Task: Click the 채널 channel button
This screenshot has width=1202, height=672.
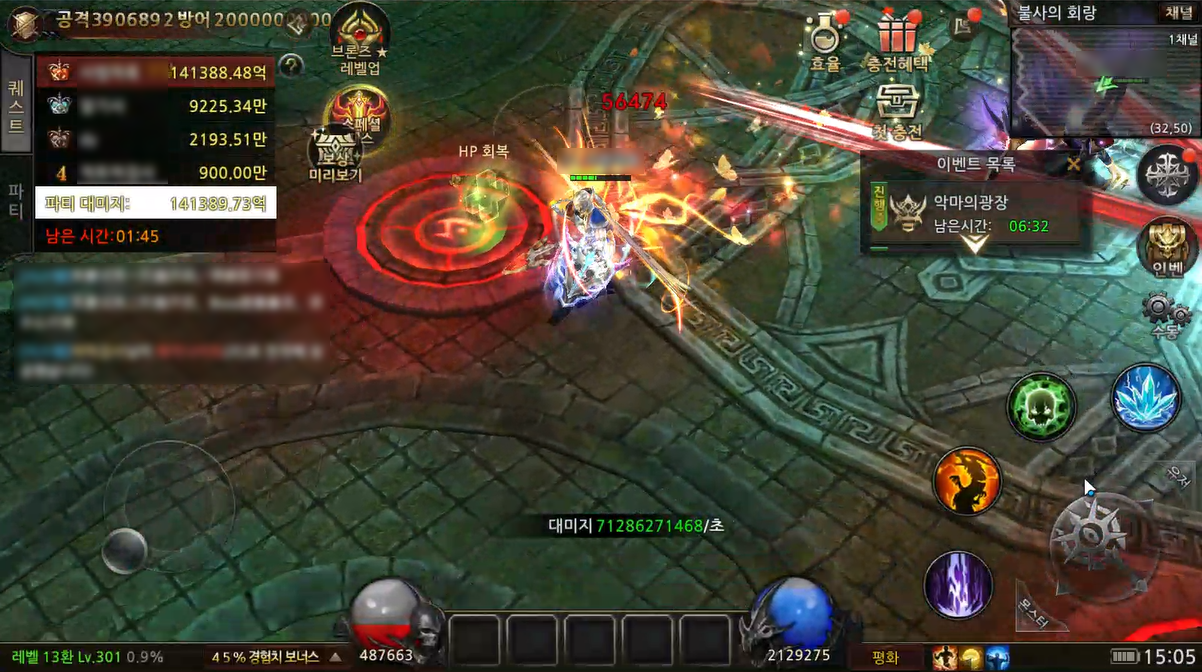Action: [1177, 13]
